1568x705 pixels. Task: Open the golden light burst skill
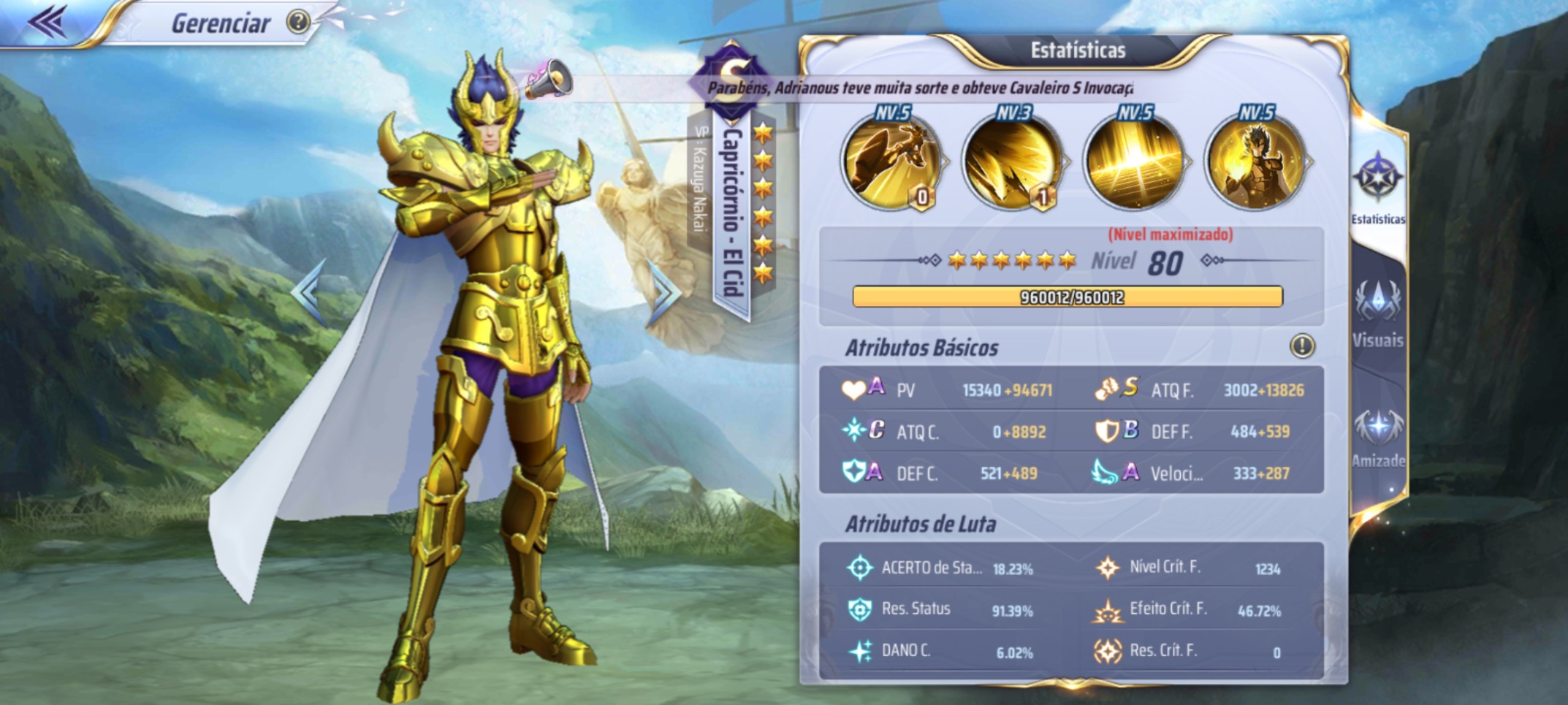point(1134,162)
